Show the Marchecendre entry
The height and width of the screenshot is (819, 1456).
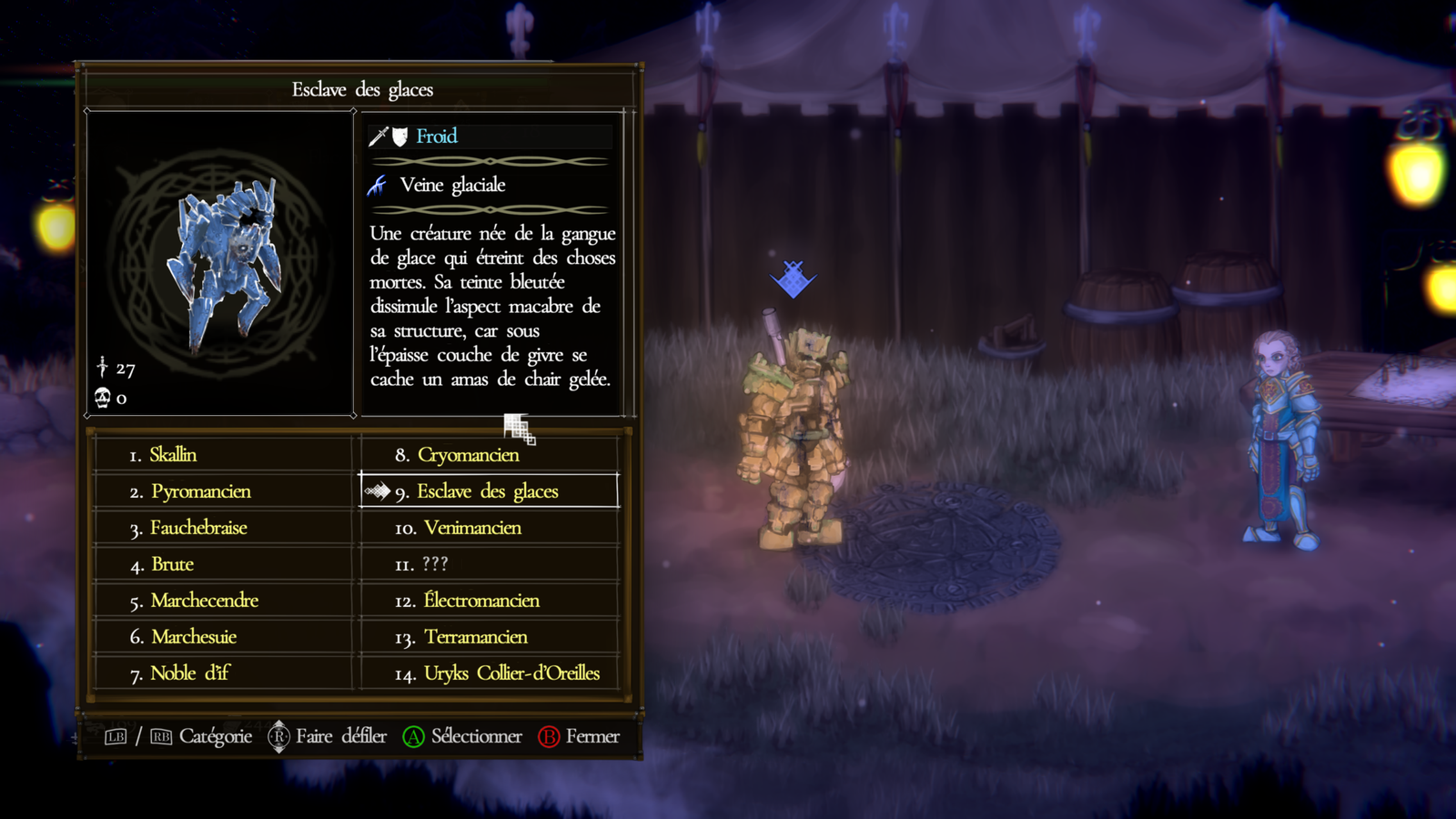204,601
